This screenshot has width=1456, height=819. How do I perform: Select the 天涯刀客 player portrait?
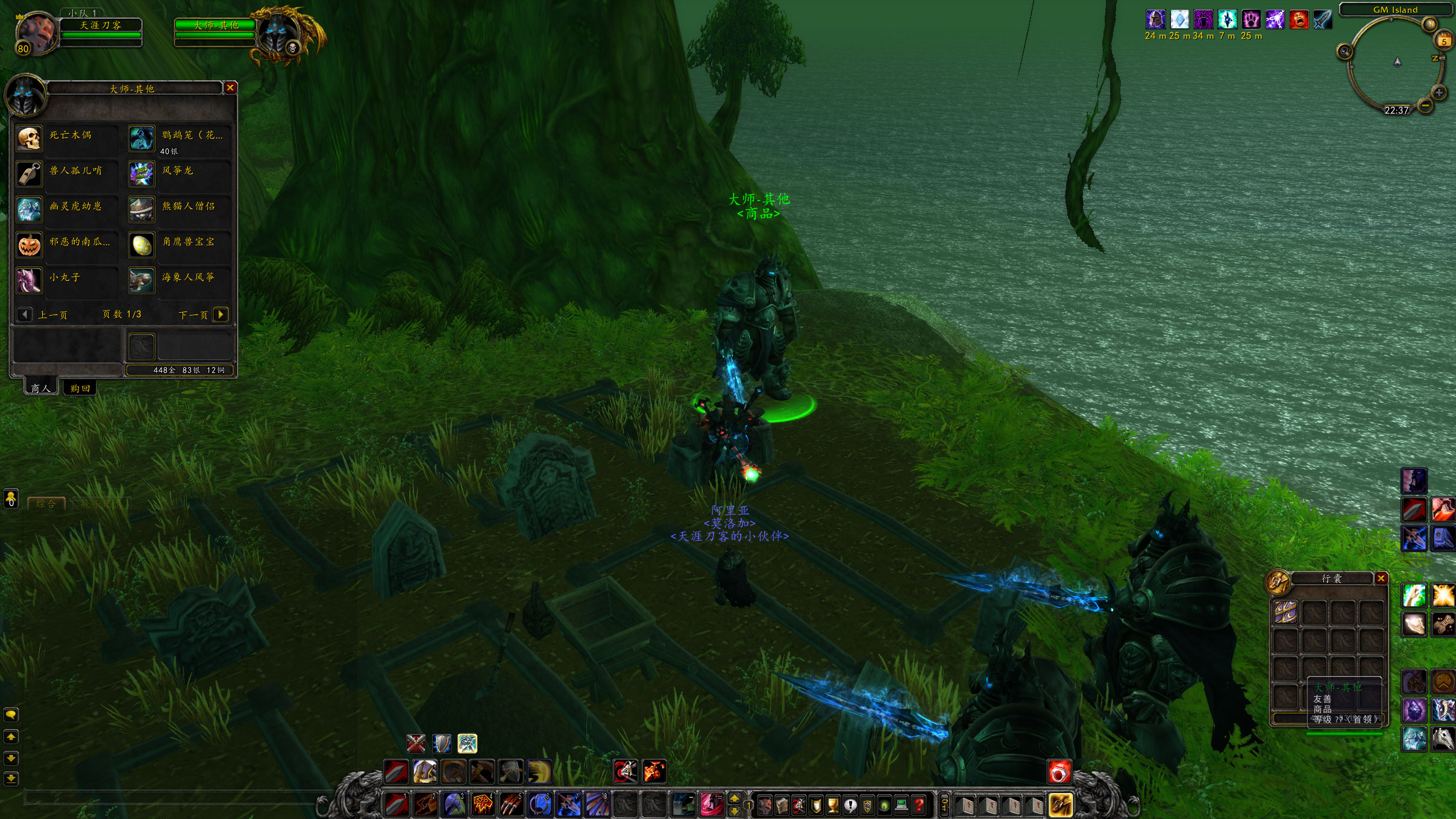point(36,33)
